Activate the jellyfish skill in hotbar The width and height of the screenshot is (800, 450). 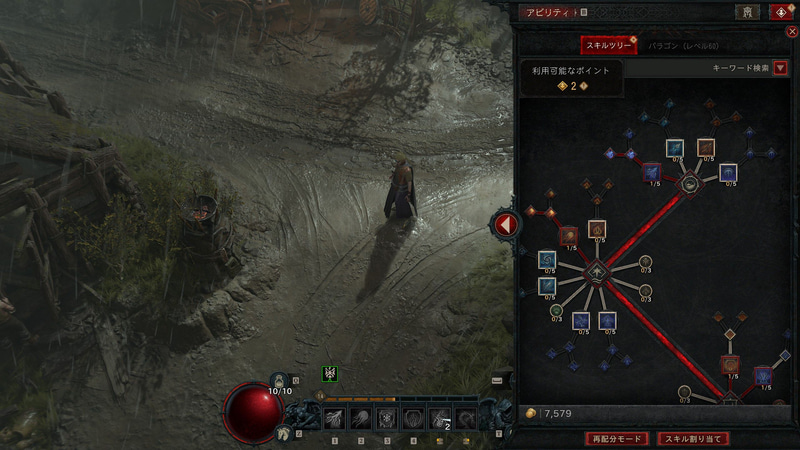360,418
